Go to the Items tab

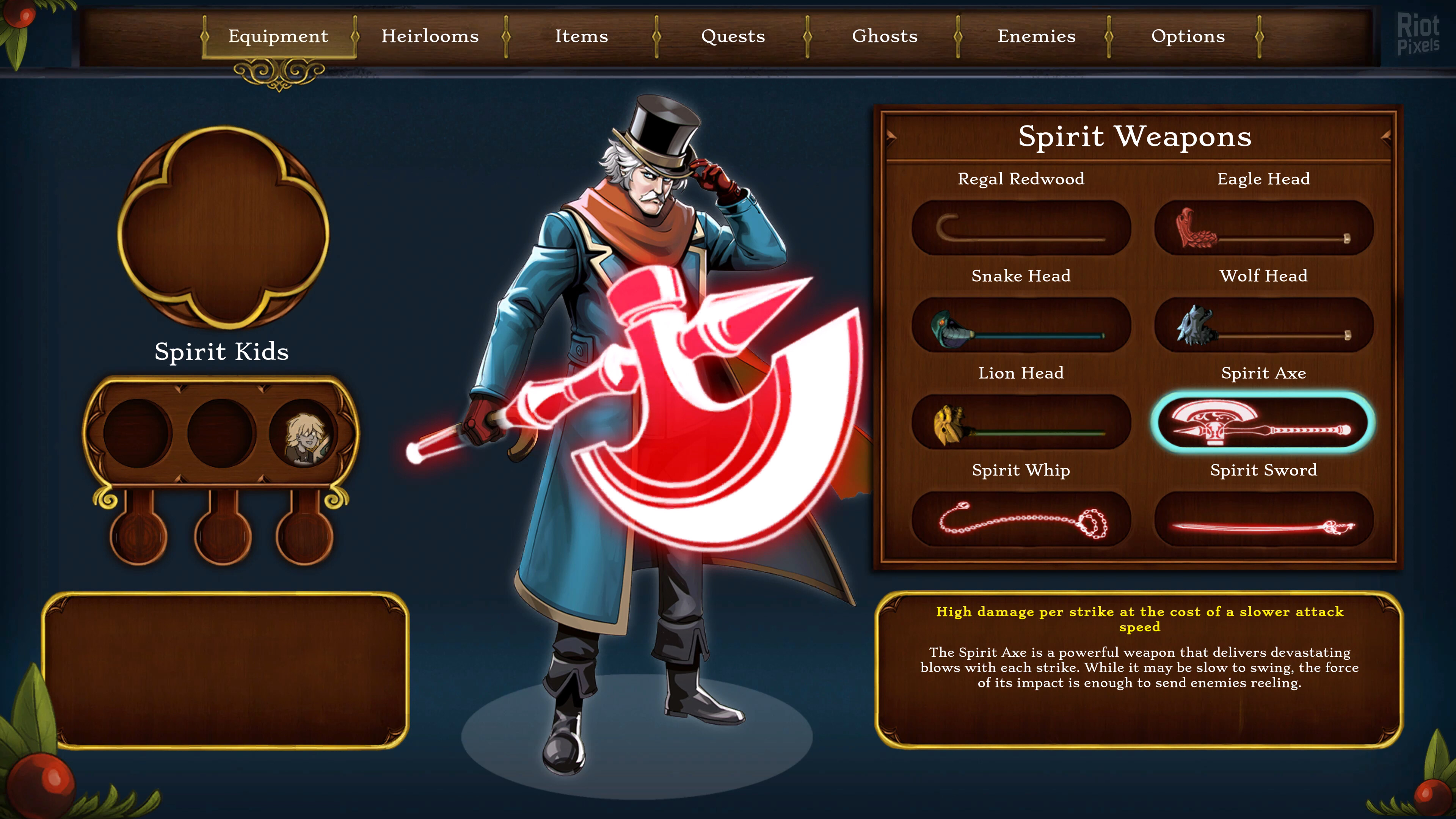tap(581, 36)
